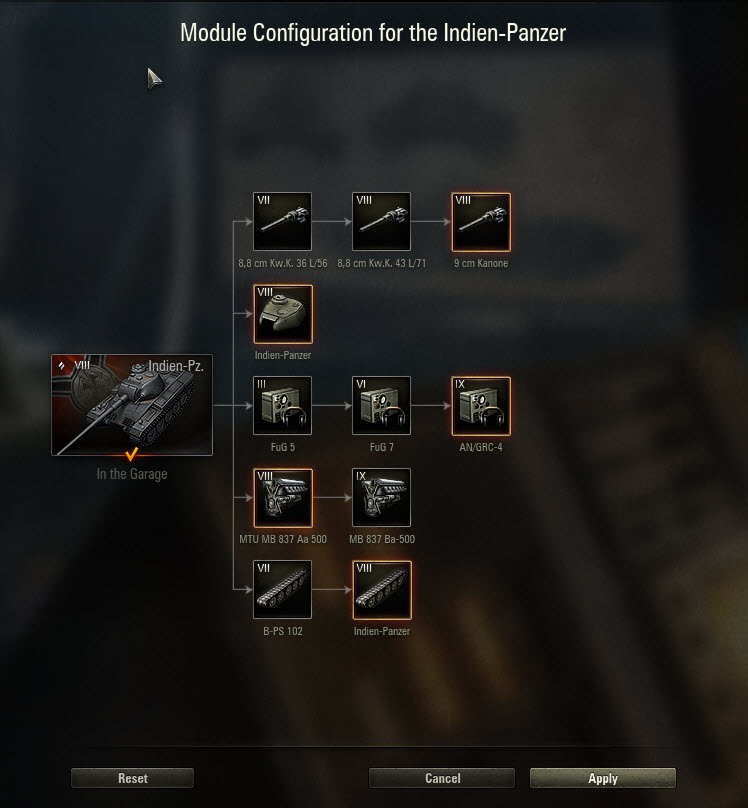Viewport: 748px width, 808px height.
Task: Select the Indien-Panzer tracks module
Action: [381, 590]
